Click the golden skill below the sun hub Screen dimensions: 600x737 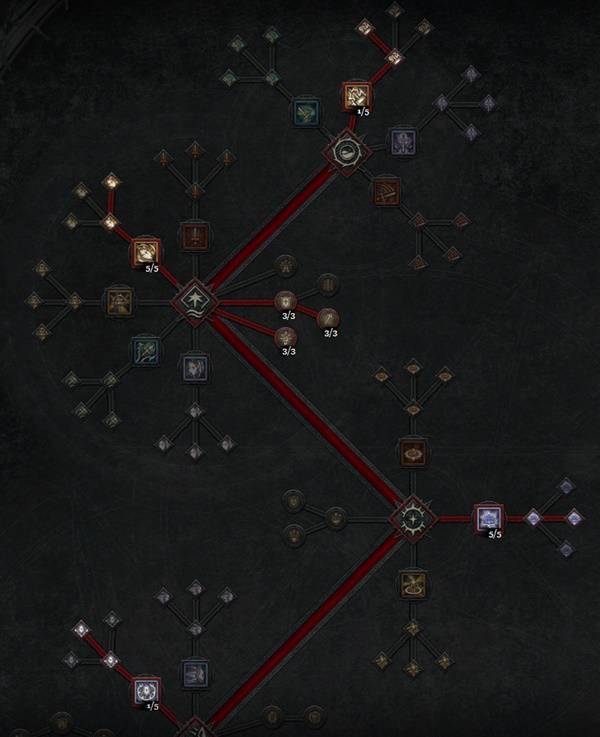pos(411,583)
